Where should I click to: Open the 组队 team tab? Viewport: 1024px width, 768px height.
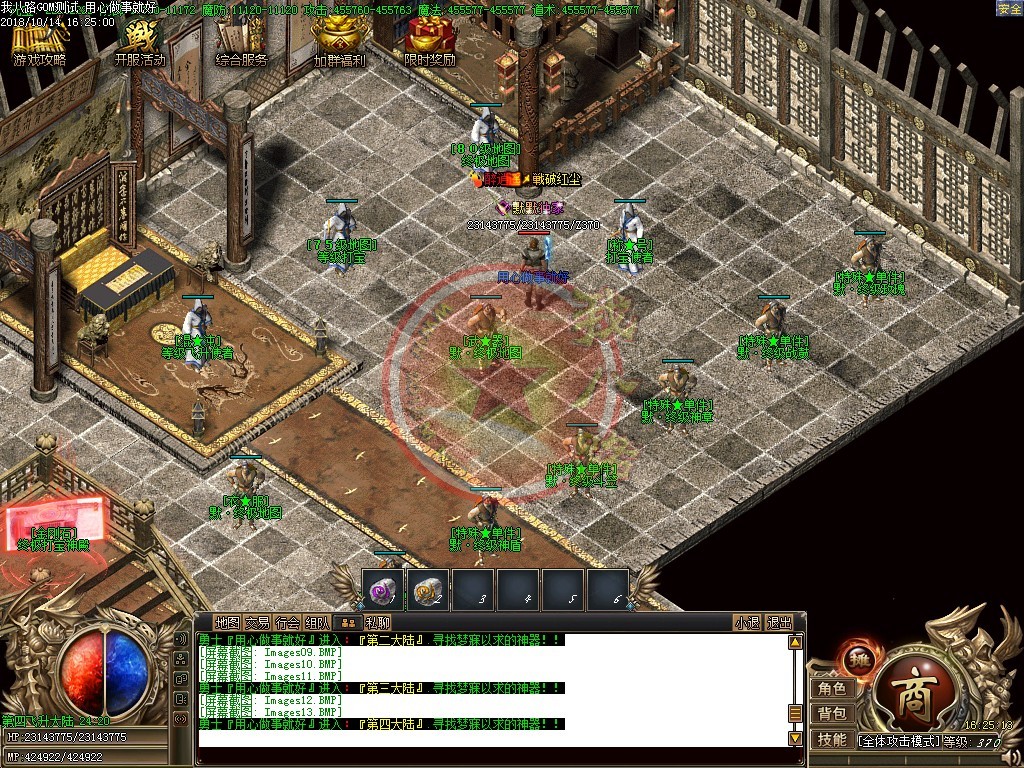318,622
